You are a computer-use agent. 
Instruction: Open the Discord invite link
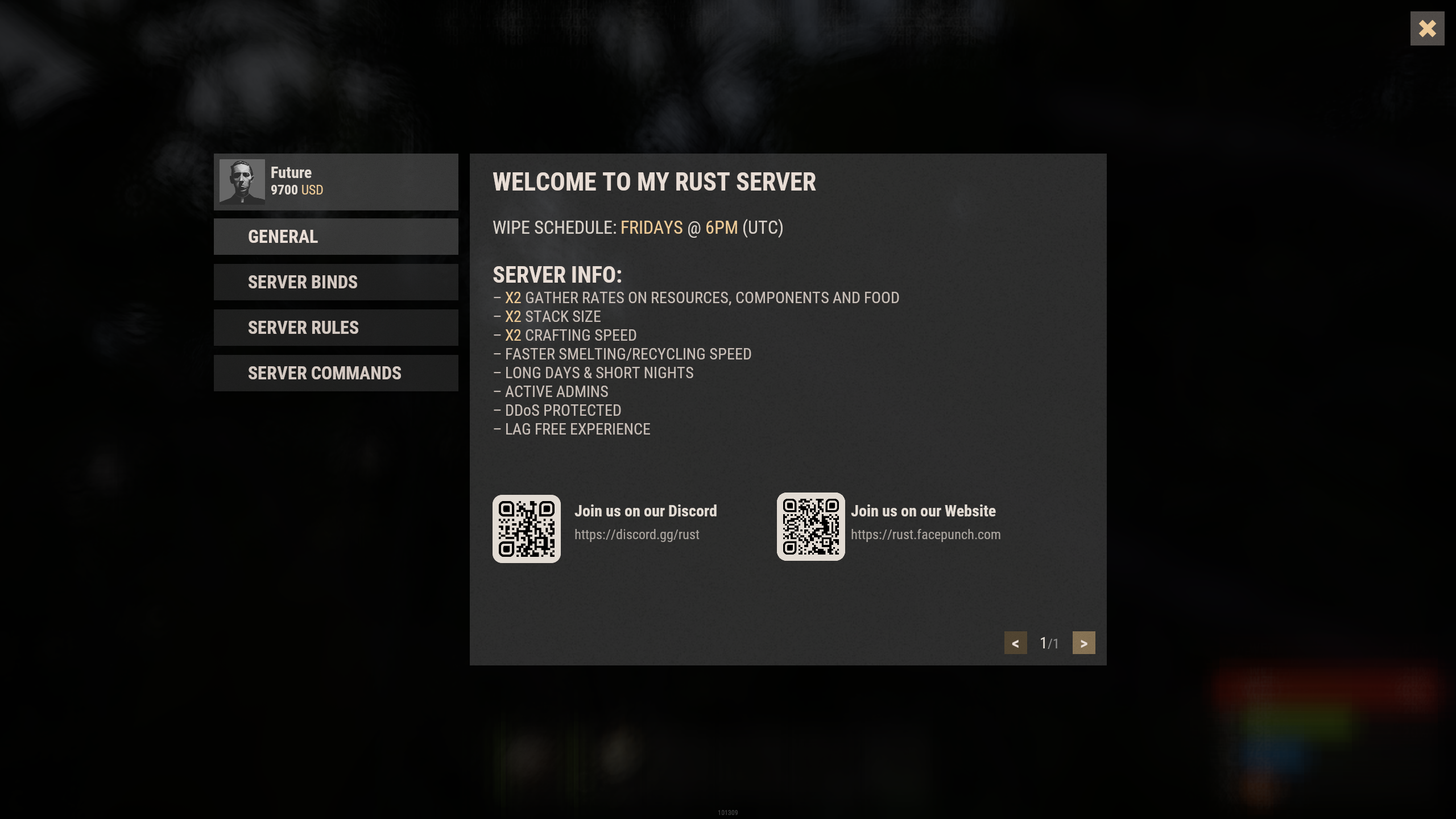[636, 535]
